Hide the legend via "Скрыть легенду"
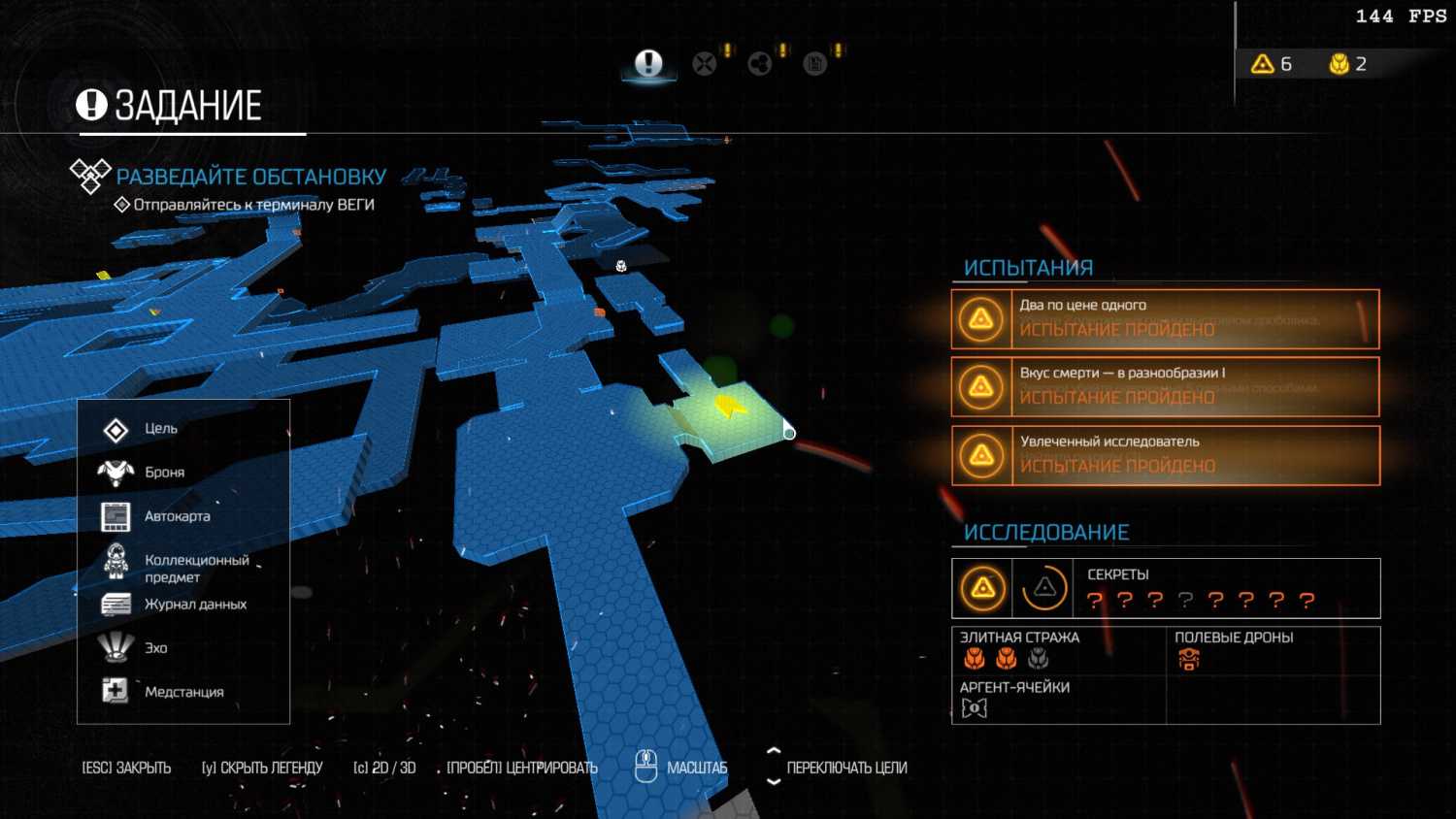 click(x=262, y=768)
